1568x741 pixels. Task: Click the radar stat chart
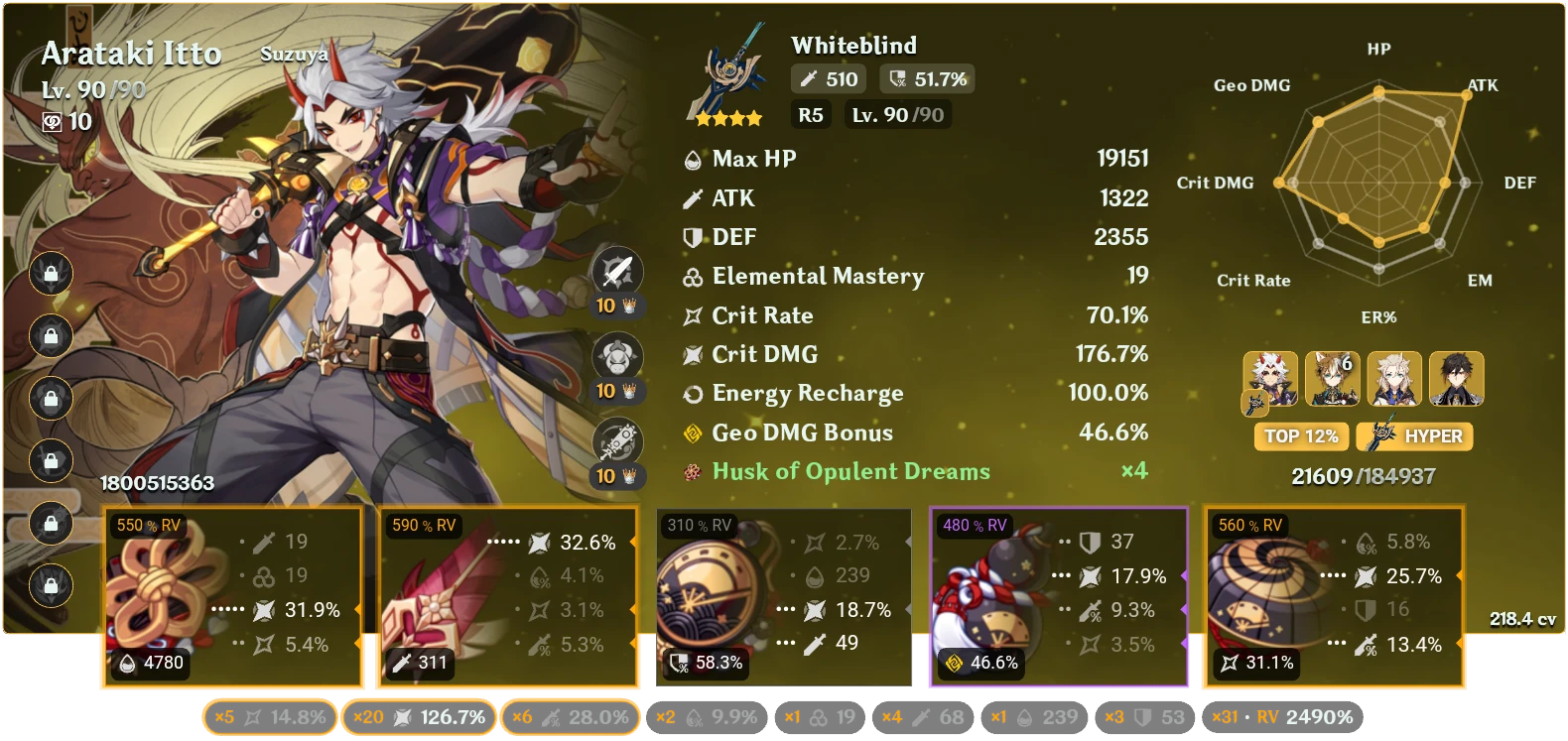1377,184
